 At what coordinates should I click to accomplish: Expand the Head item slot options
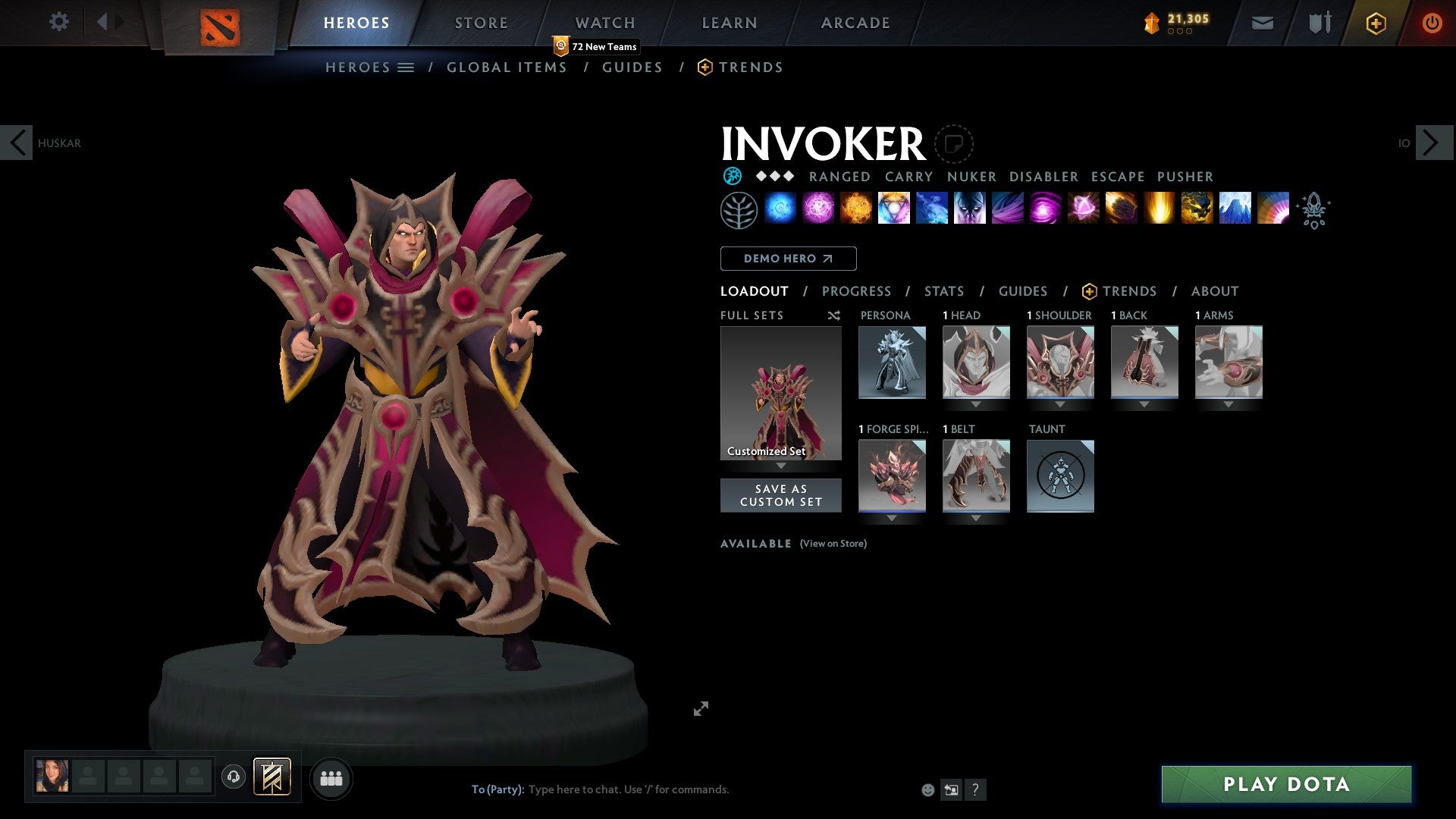coord(976,404)
